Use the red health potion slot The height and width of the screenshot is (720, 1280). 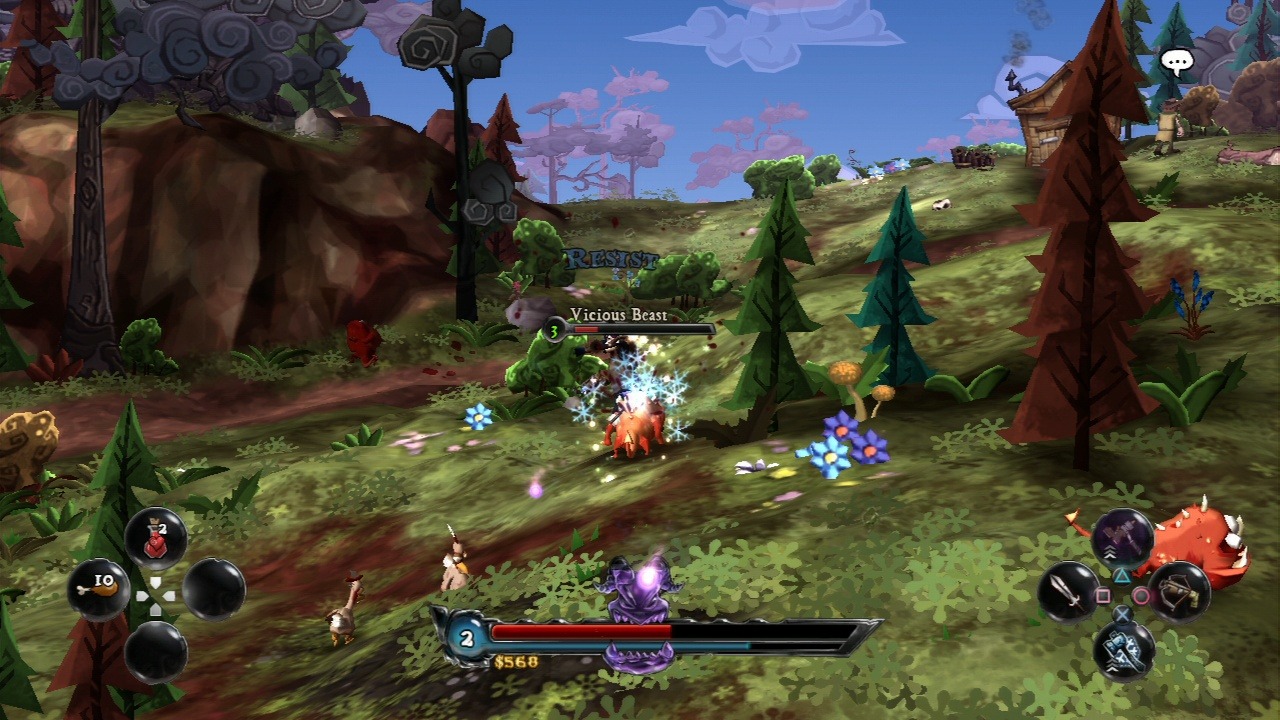click(155, 538)
